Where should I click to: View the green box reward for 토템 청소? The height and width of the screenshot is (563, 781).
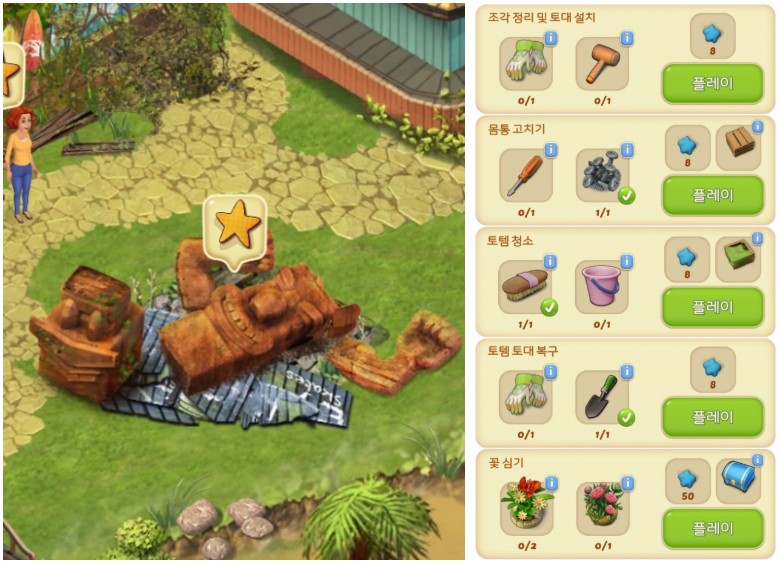[738, 259]
